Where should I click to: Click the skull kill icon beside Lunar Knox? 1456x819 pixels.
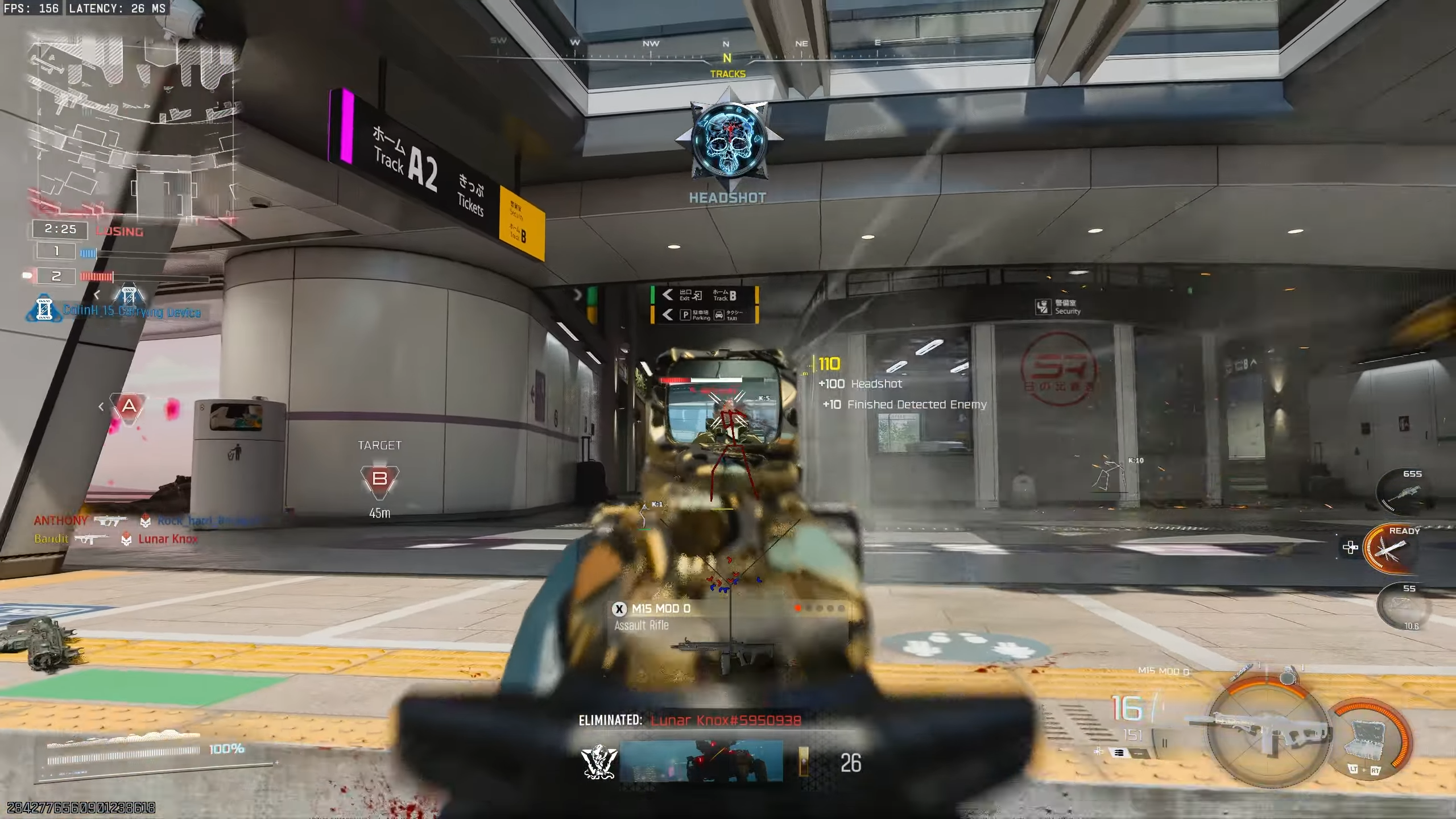(126, 539)
